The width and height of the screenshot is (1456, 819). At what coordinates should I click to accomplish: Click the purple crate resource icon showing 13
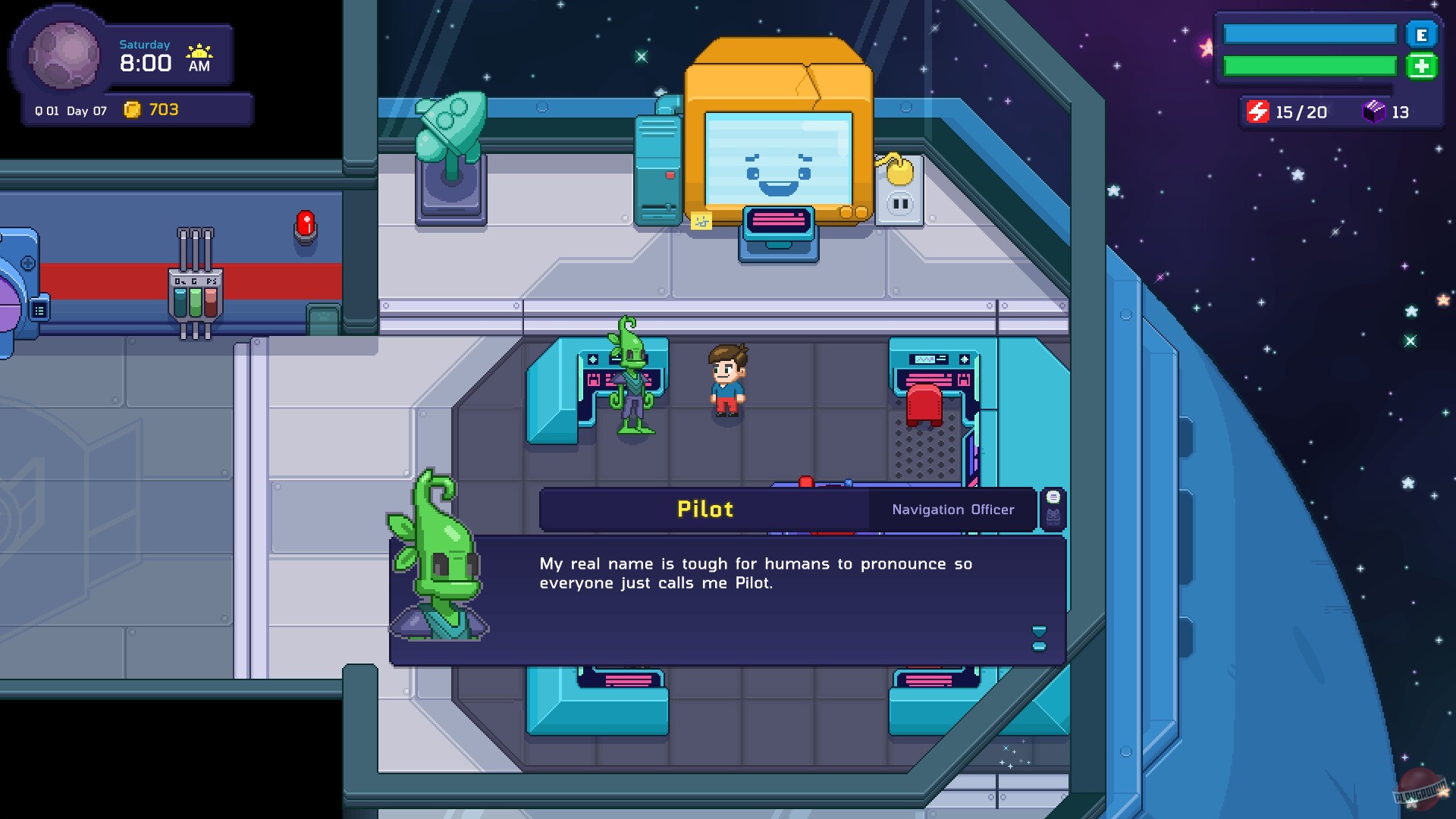point(1375,111)
